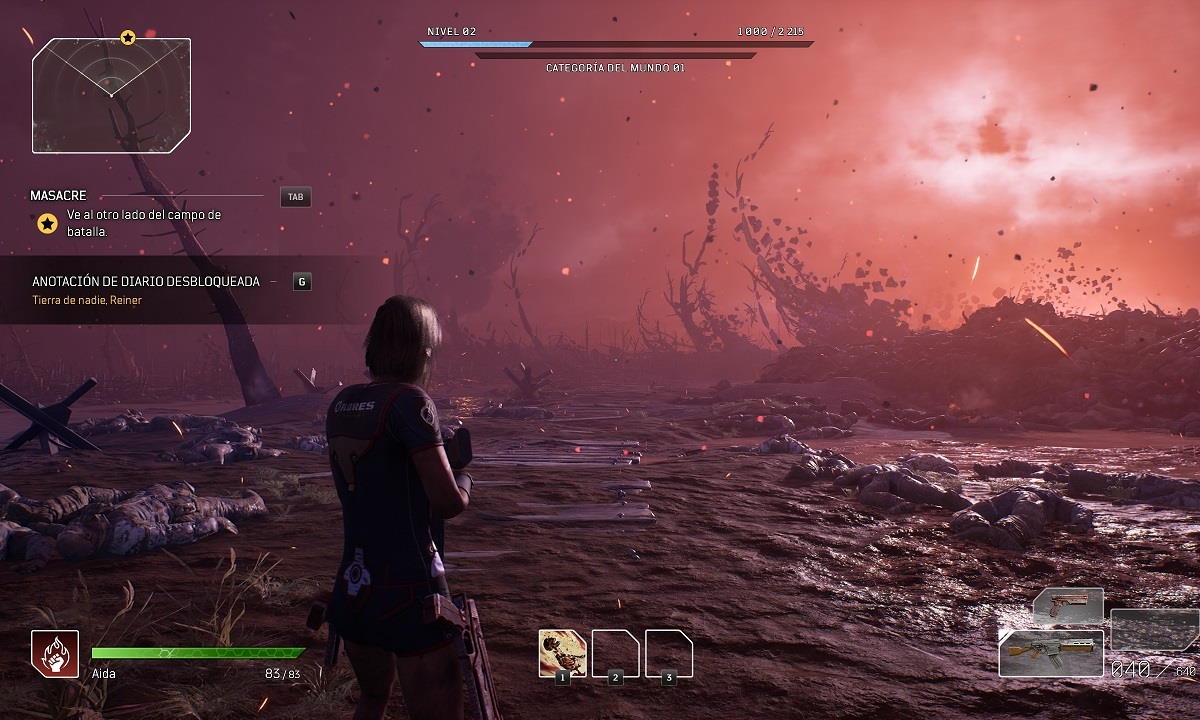Viewport: 1200px width, 720px height.
Task: Select the Masacre quest tracker
Action: [x=59, y=196]
